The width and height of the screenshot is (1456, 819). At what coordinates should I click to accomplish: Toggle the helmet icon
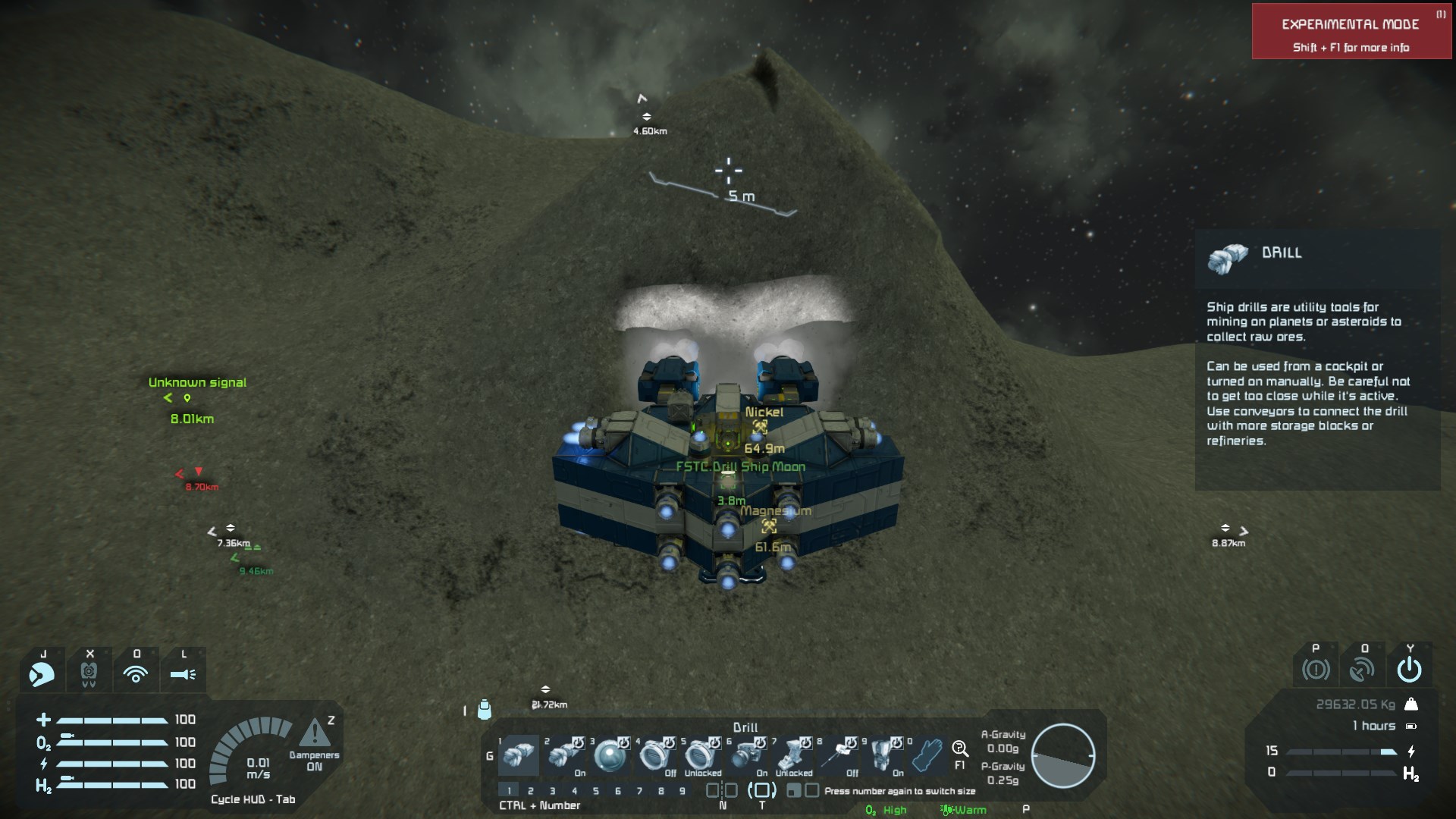pyautogui.click(x=42, y=673)
